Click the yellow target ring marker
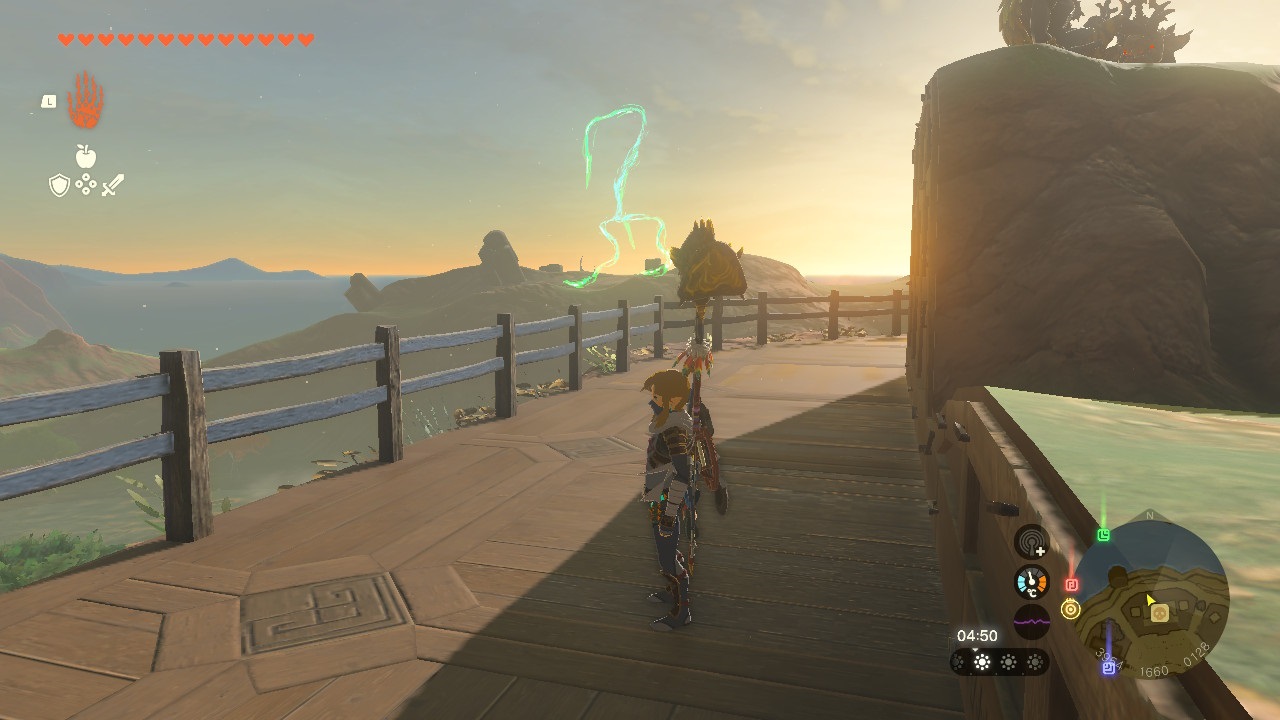The image size is (1280, 720). [x=1071, y=609]
